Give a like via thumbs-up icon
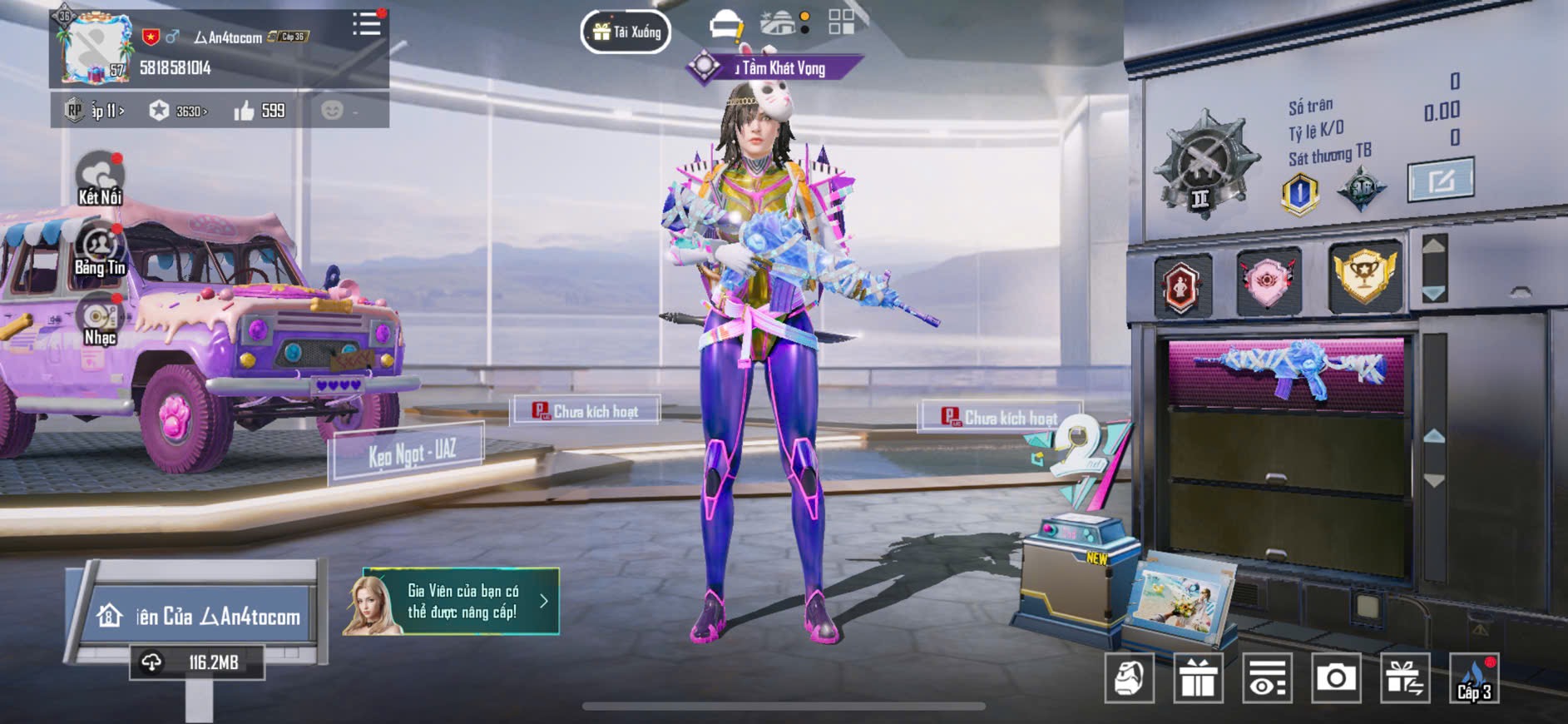This screenshot has width=1568, height=724. pos(245,111)
